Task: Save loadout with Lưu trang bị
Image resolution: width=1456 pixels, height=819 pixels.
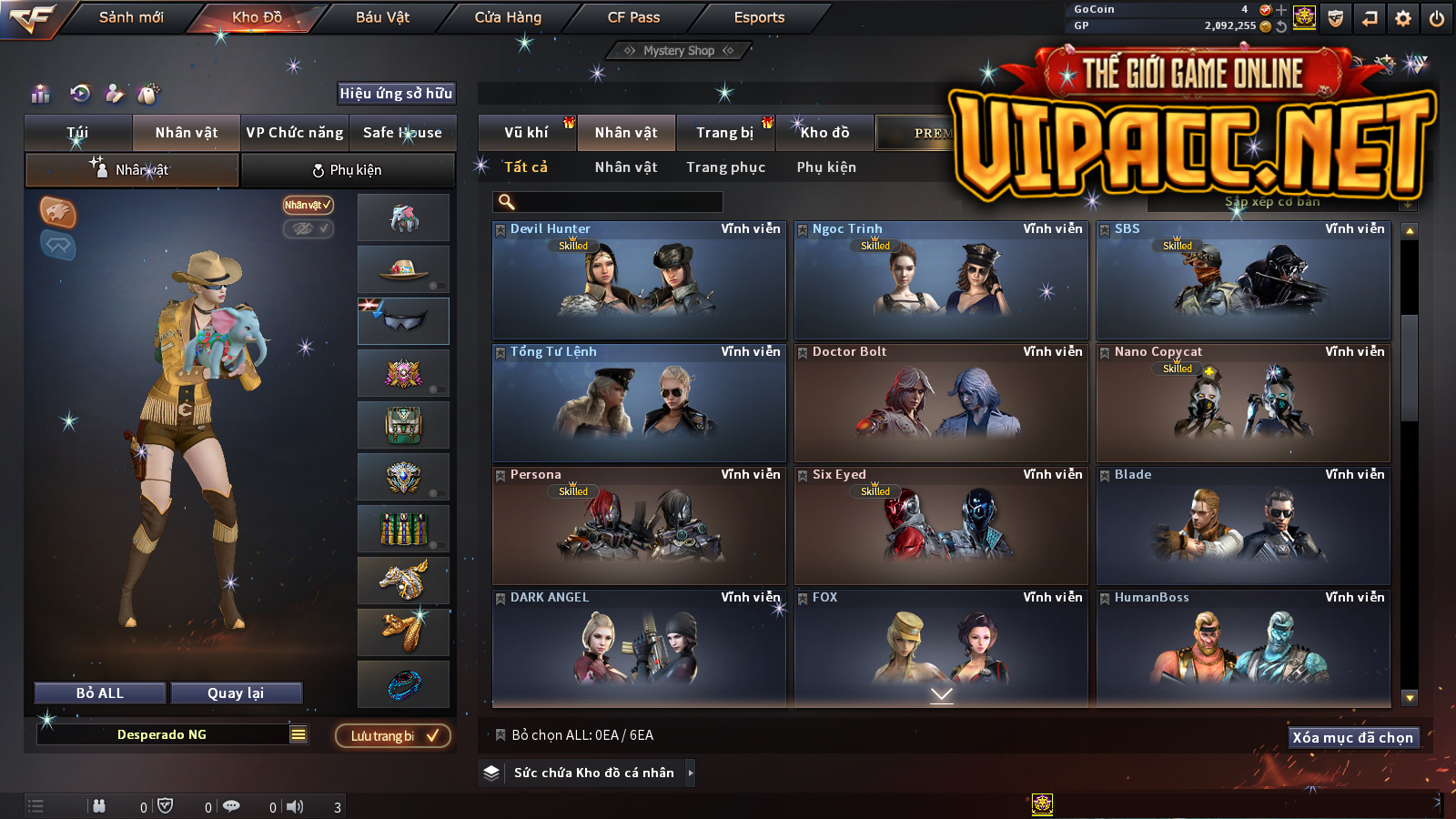Action: 393,736
